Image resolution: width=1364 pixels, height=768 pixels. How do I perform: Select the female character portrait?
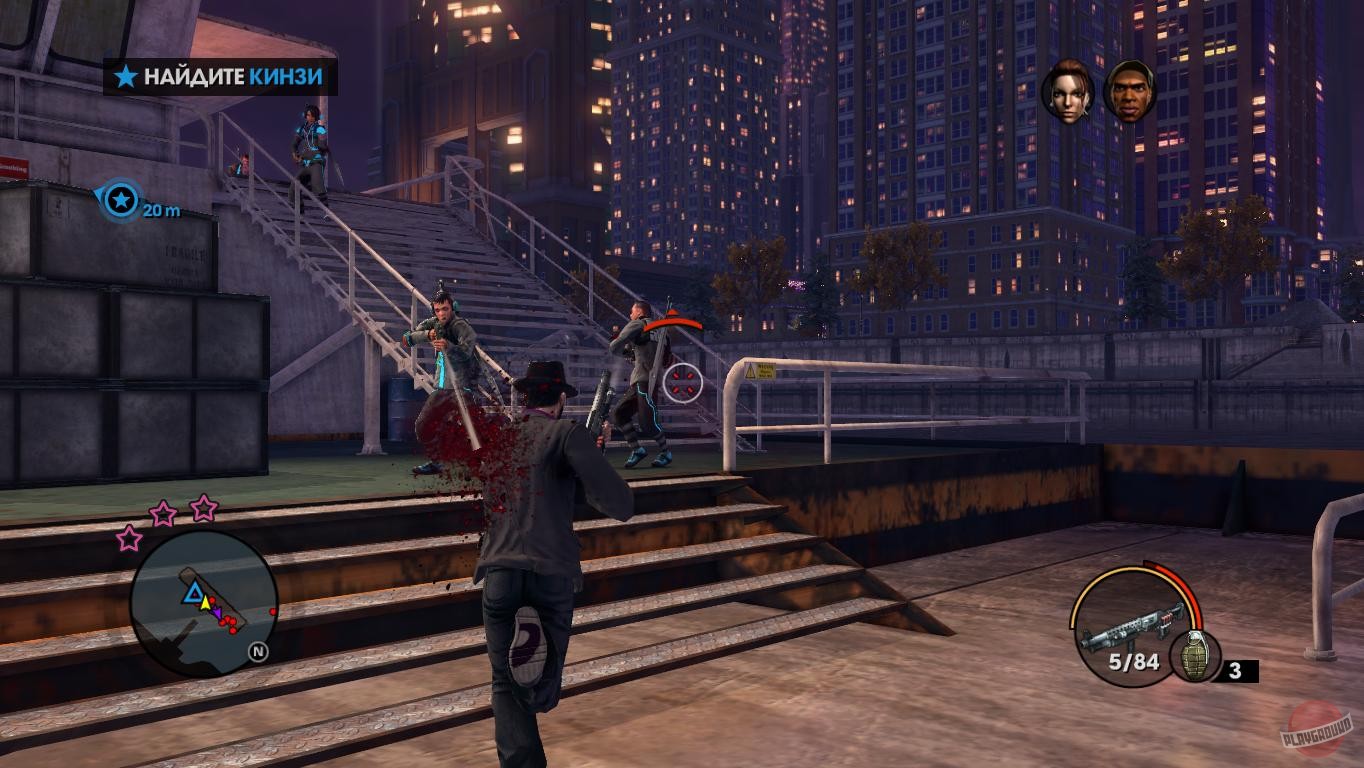tap(1067, 89)
